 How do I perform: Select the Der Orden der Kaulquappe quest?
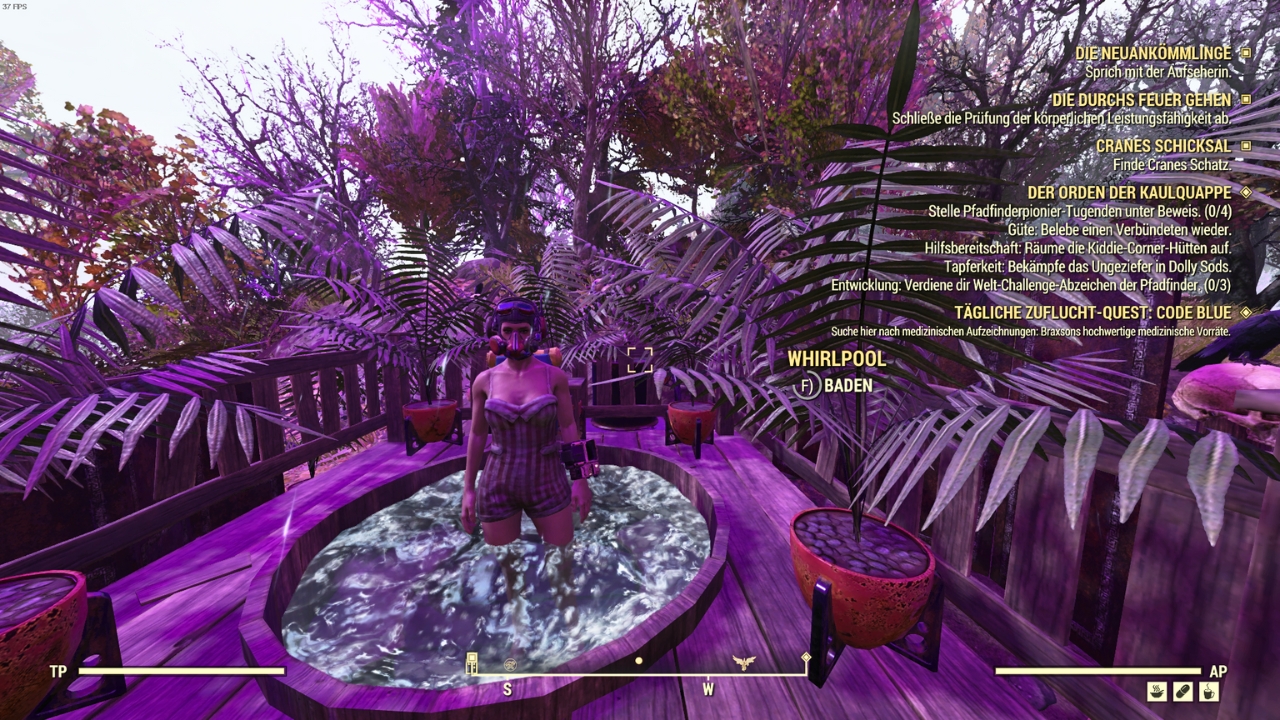click(x=1129, y=192)
